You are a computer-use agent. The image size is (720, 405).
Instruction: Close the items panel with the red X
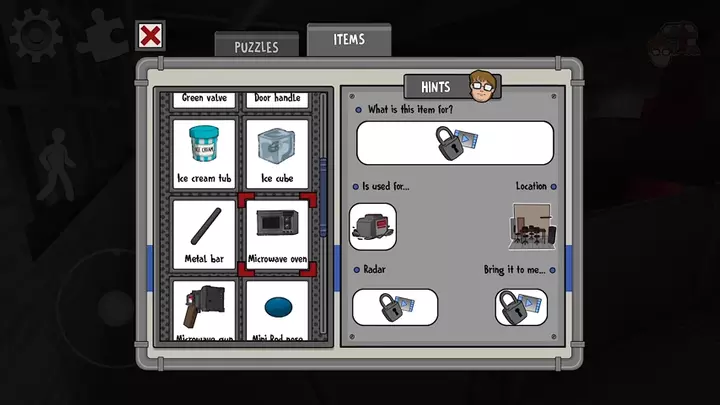[150, 37]
